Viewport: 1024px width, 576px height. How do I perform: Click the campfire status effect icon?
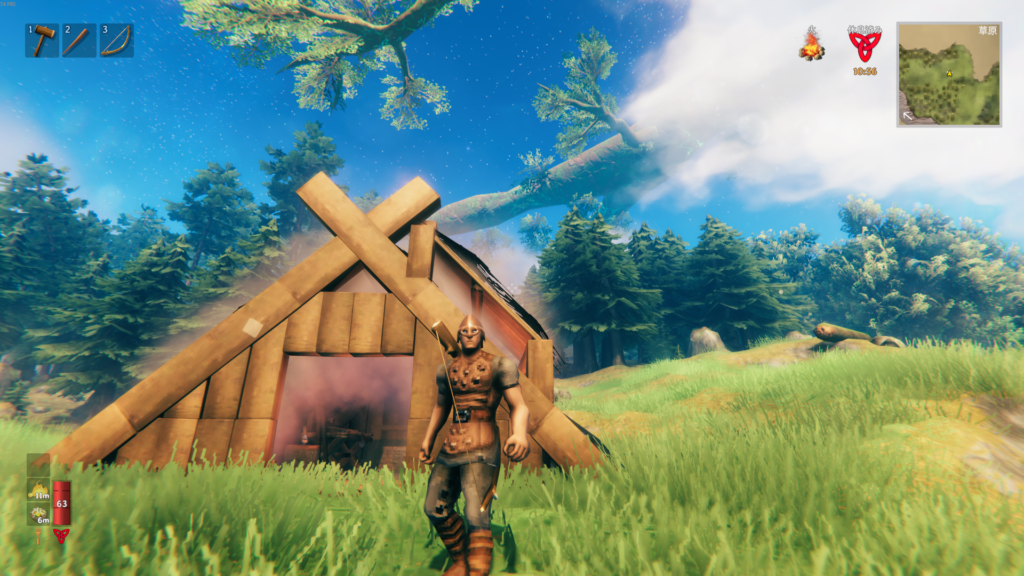pos(811,45)
